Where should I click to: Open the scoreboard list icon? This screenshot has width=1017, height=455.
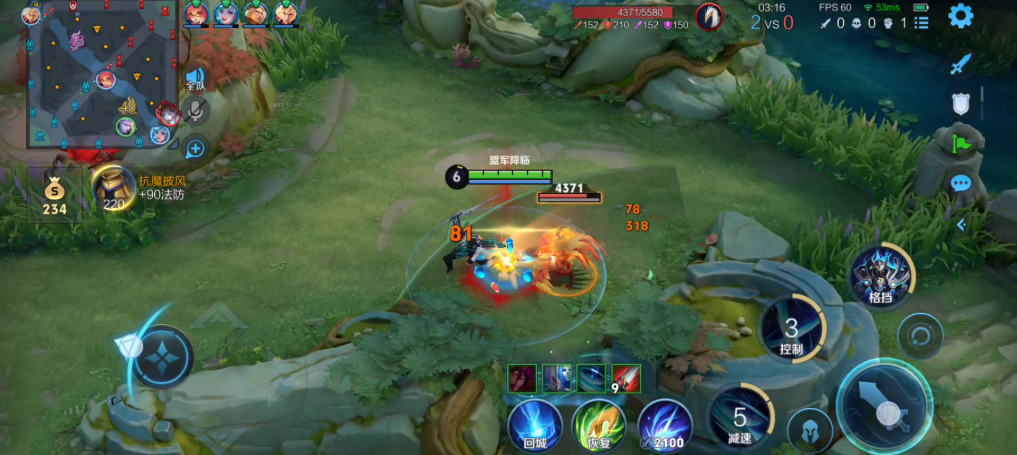[x=921, y=22]
